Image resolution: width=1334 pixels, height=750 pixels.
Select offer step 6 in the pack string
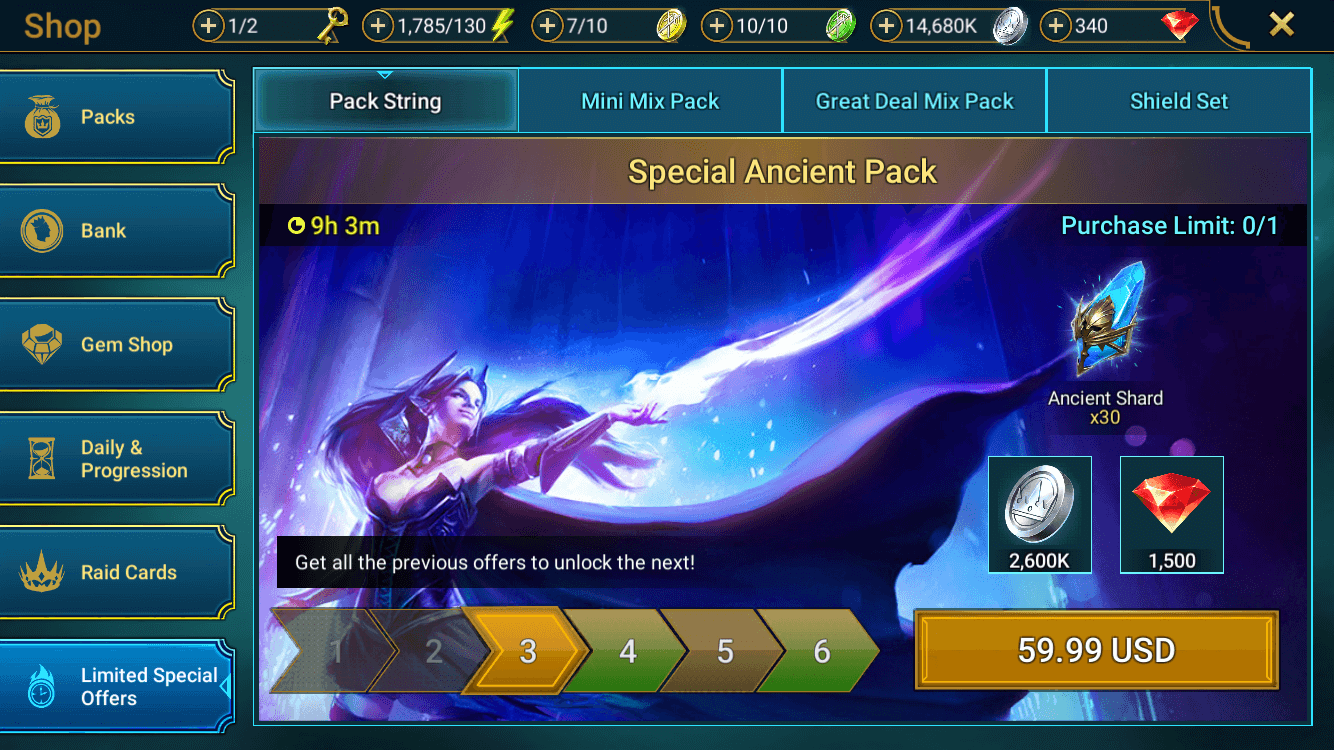coord(821,652)
